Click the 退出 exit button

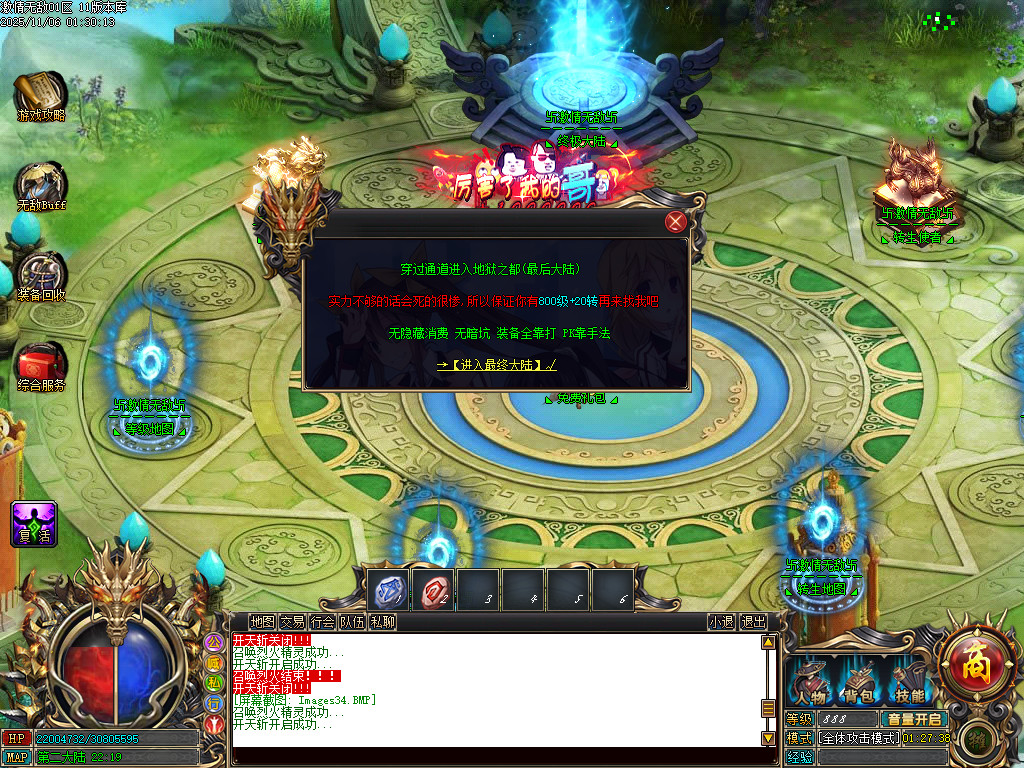(x=753, y=621)
